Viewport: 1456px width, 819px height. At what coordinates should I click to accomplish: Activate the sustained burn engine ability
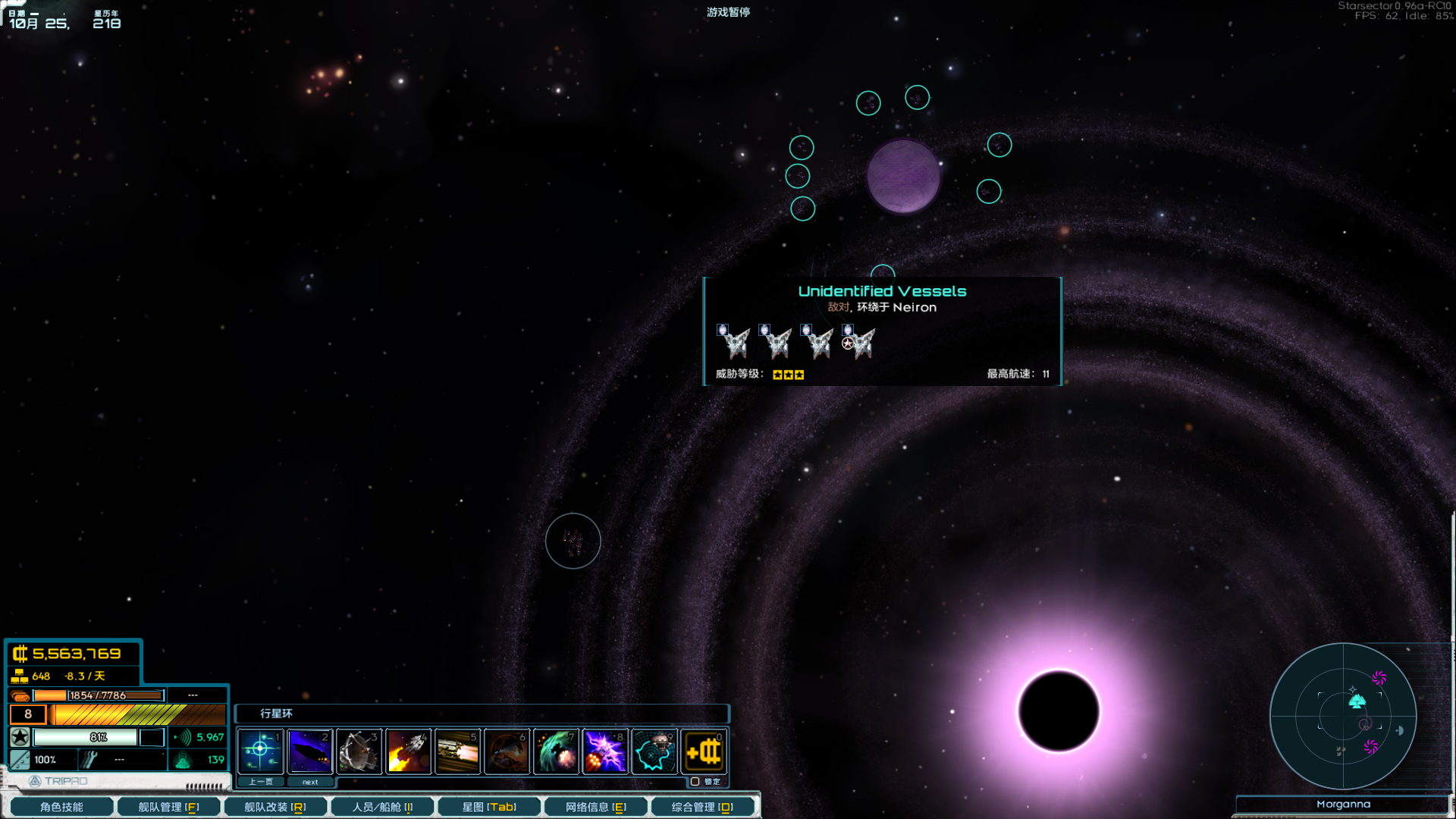coord(457,752)
